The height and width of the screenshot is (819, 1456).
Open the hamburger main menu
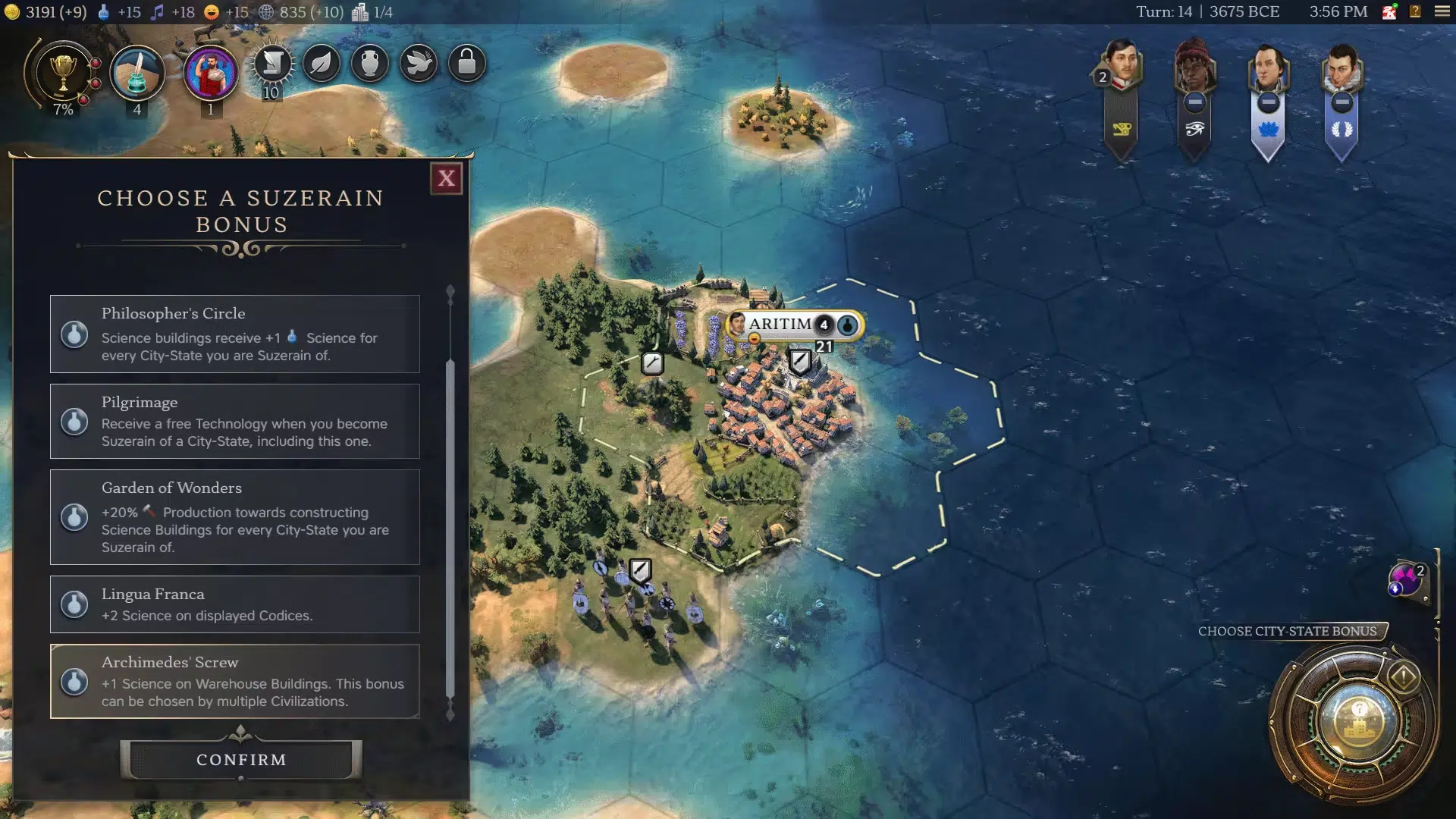pyautogui.click(x=1442, y=11)
